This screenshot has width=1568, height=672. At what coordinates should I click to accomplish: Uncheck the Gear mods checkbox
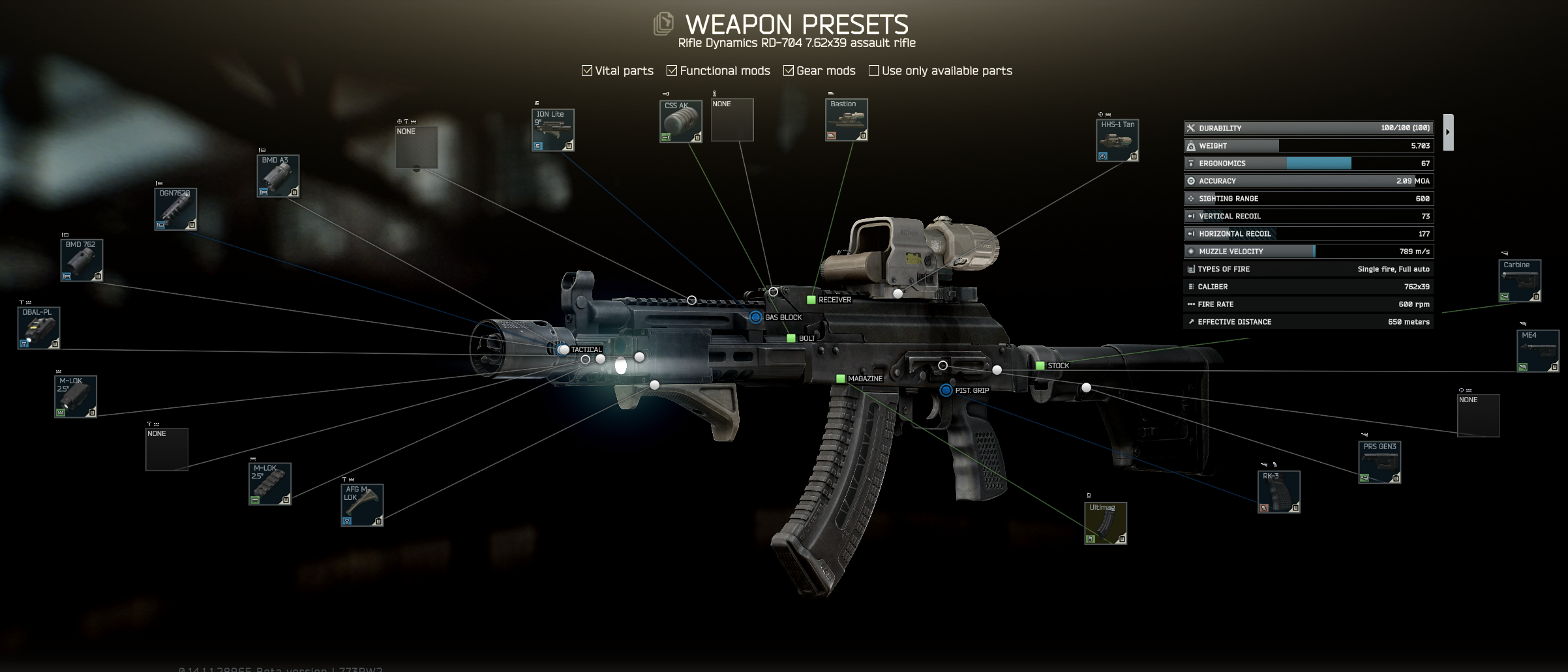tap(789, 70)
